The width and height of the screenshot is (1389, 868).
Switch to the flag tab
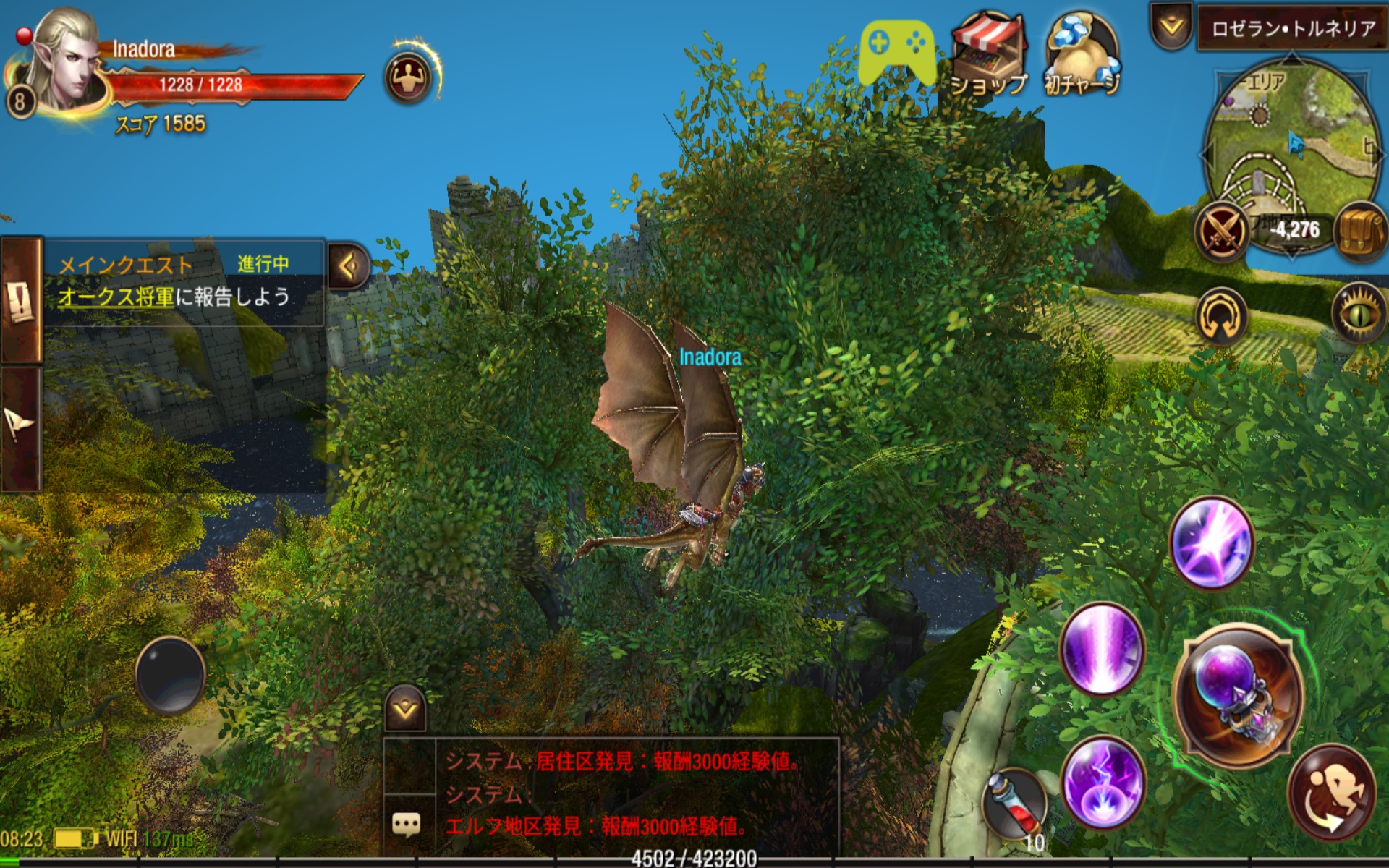(20, 428)
